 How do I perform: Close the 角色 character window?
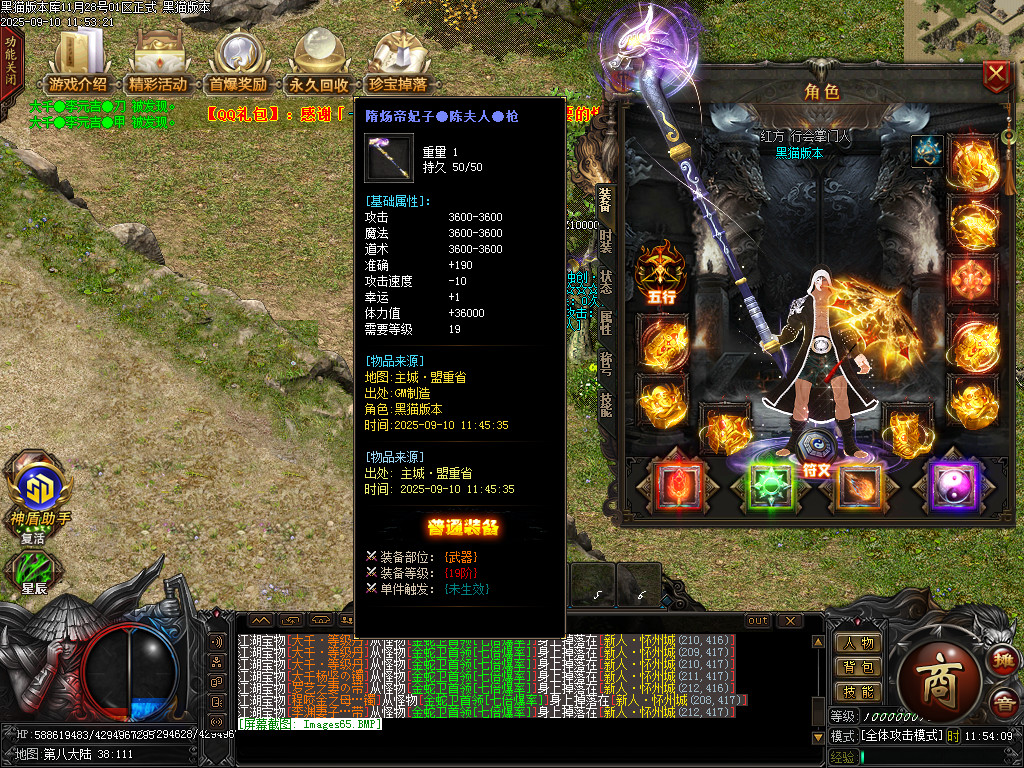point(996,76)
